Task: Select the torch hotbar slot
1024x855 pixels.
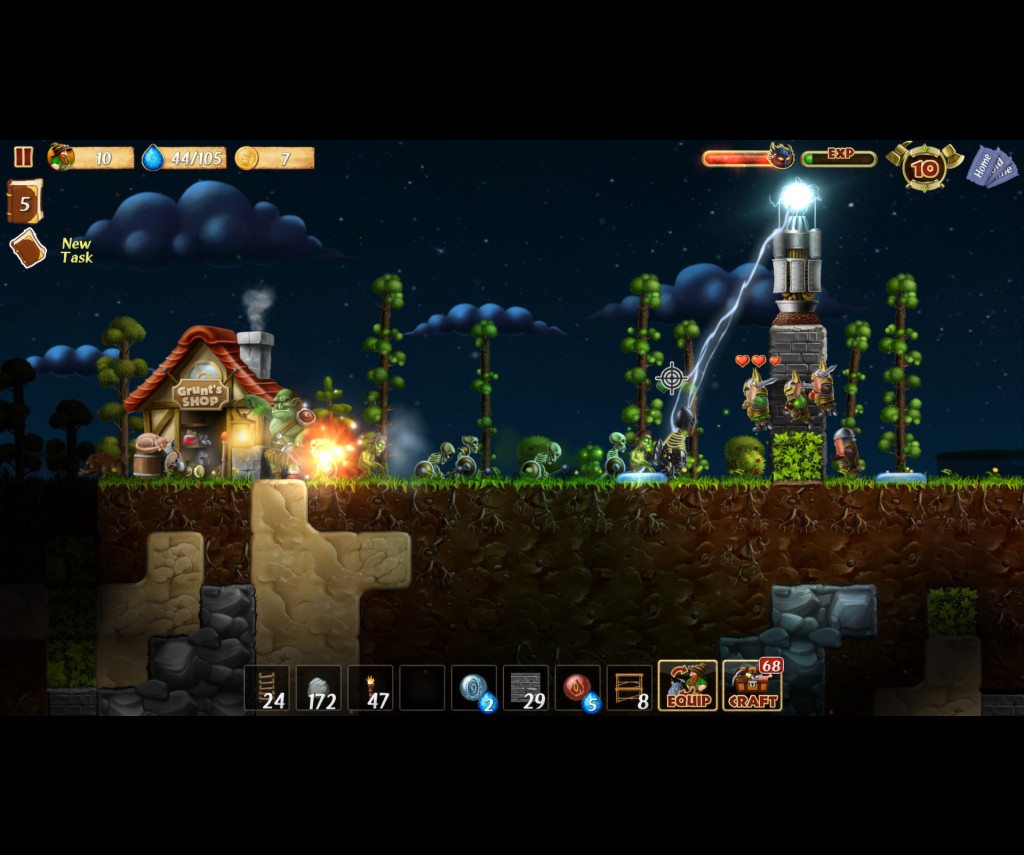Action: click(371, 688)
